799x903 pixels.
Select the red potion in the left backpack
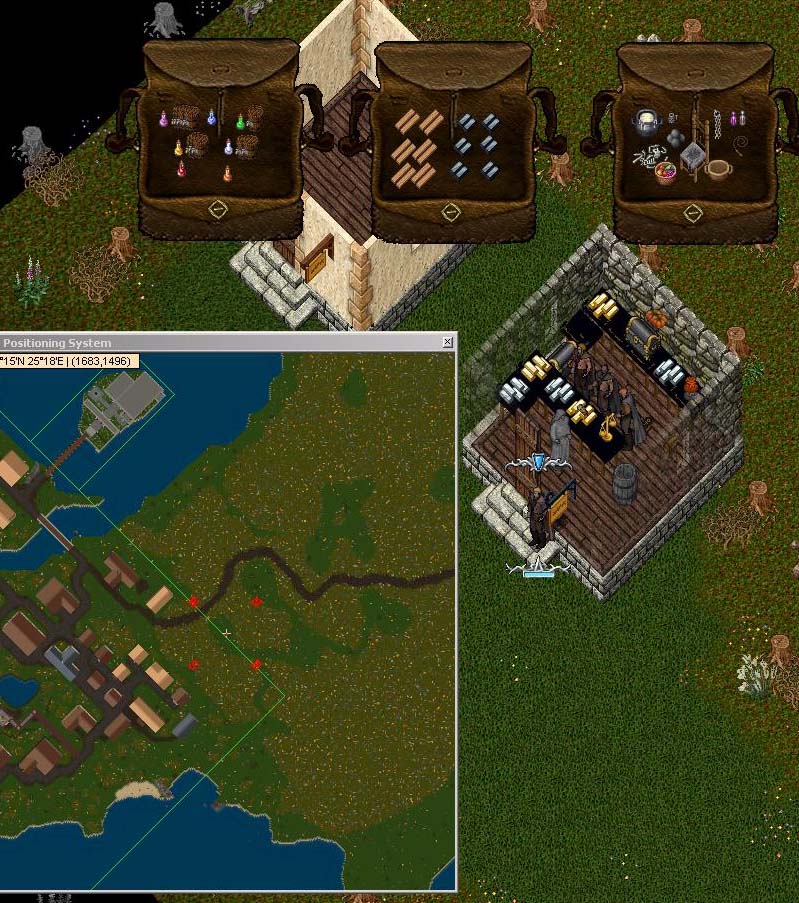[x=181, y=170]
